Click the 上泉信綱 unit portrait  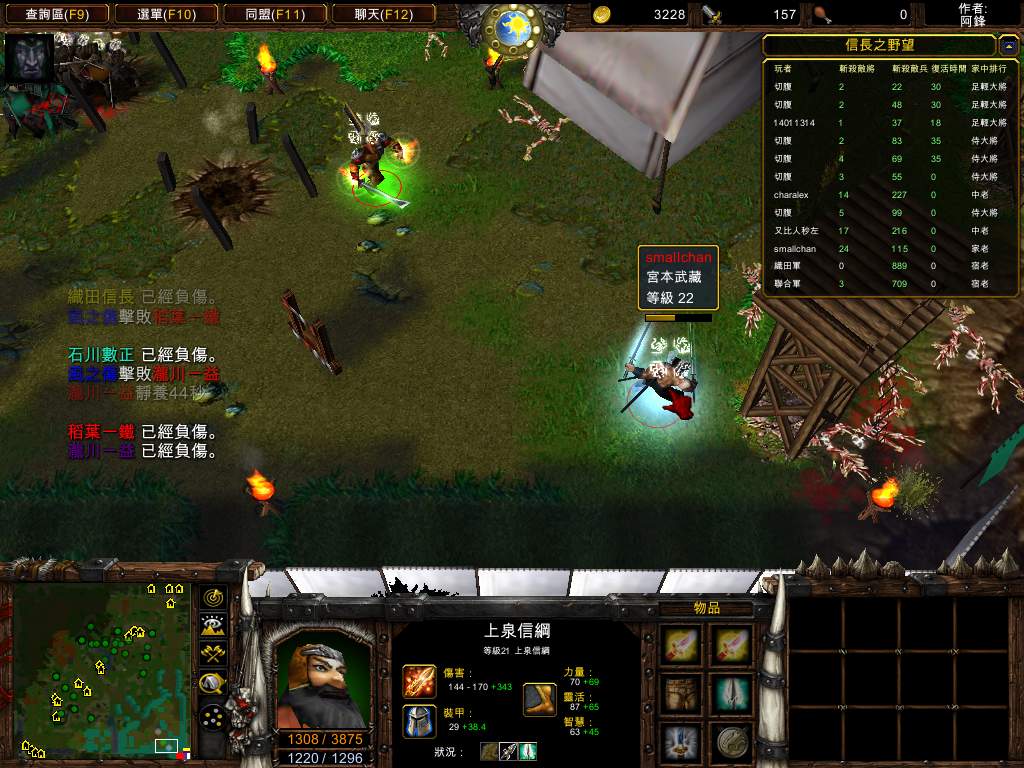(x=318, y=676)
